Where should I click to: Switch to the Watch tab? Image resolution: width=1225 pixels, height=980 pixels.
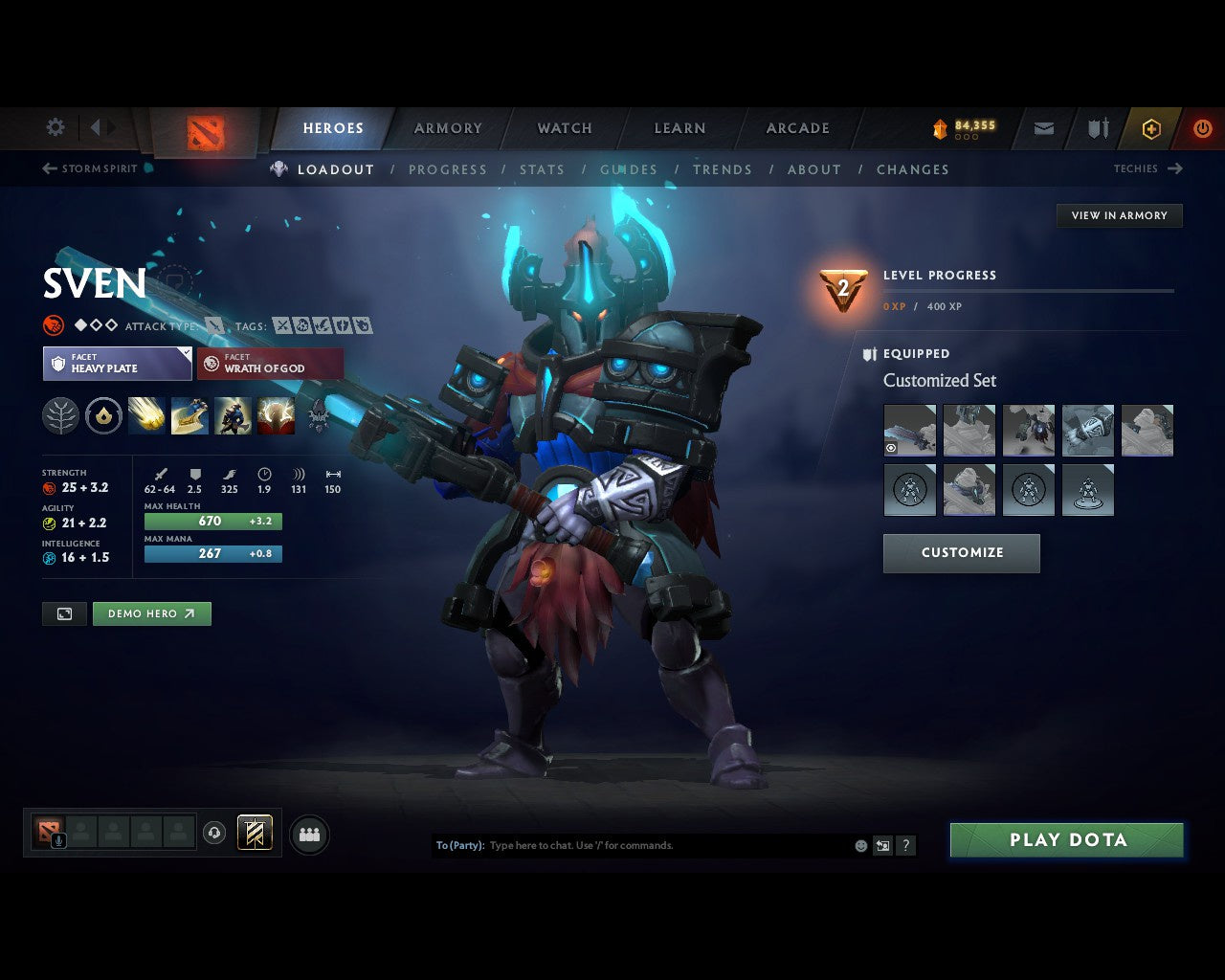click(x=565, y=128)
